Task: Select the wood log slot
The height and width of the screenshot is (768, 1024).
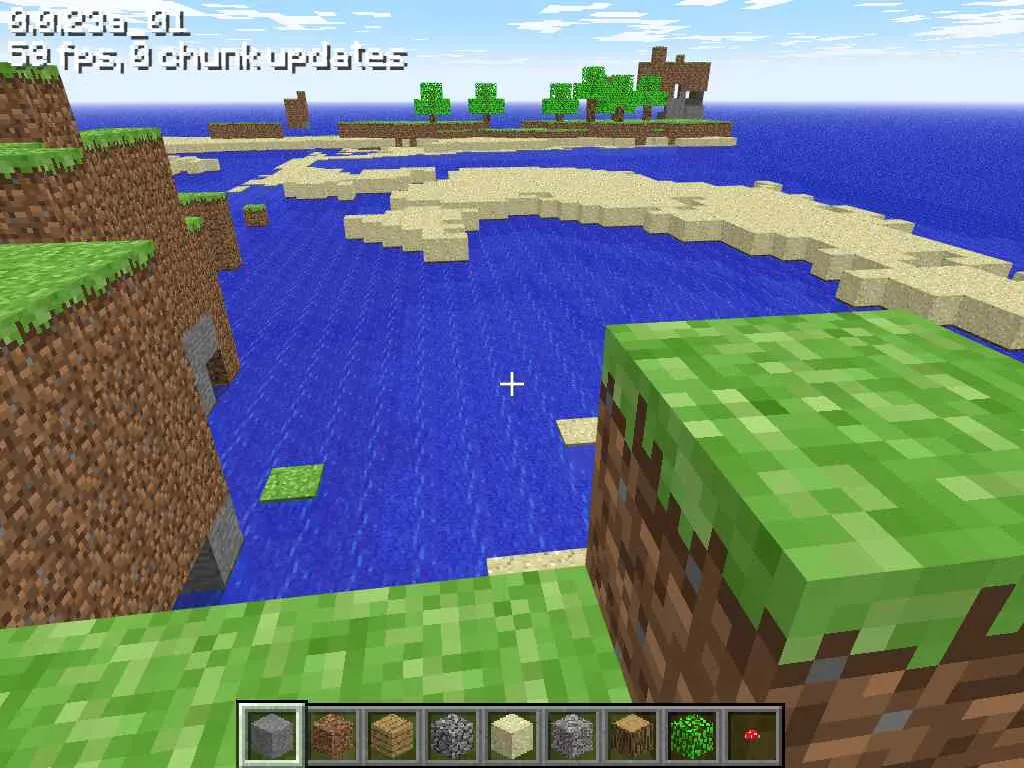Action: [632, 735]
